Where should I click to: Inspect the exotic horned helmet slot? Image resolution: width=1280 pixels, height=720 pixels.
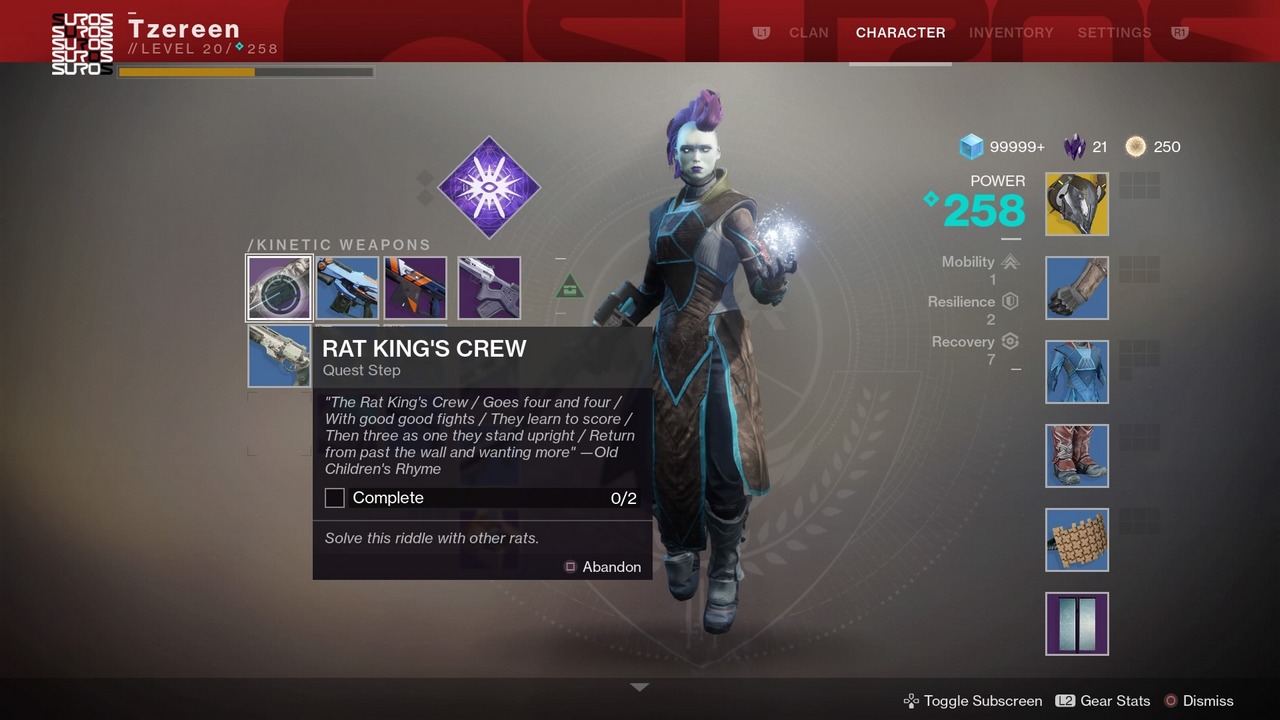(x=1077, y=204)
